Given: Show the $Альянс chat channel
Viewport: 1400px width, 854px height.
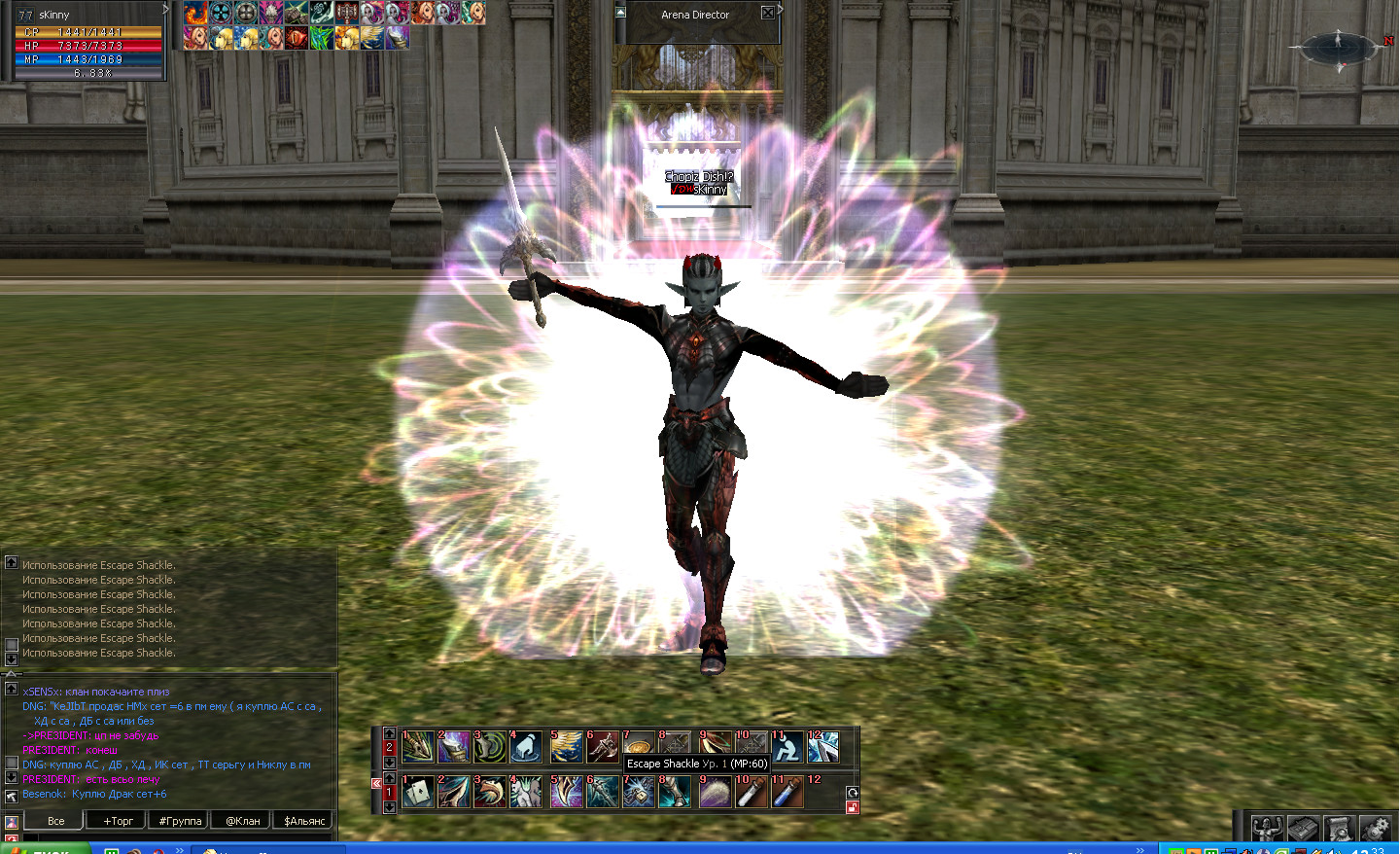Looking at the screenshot, I should coord(304,821).
